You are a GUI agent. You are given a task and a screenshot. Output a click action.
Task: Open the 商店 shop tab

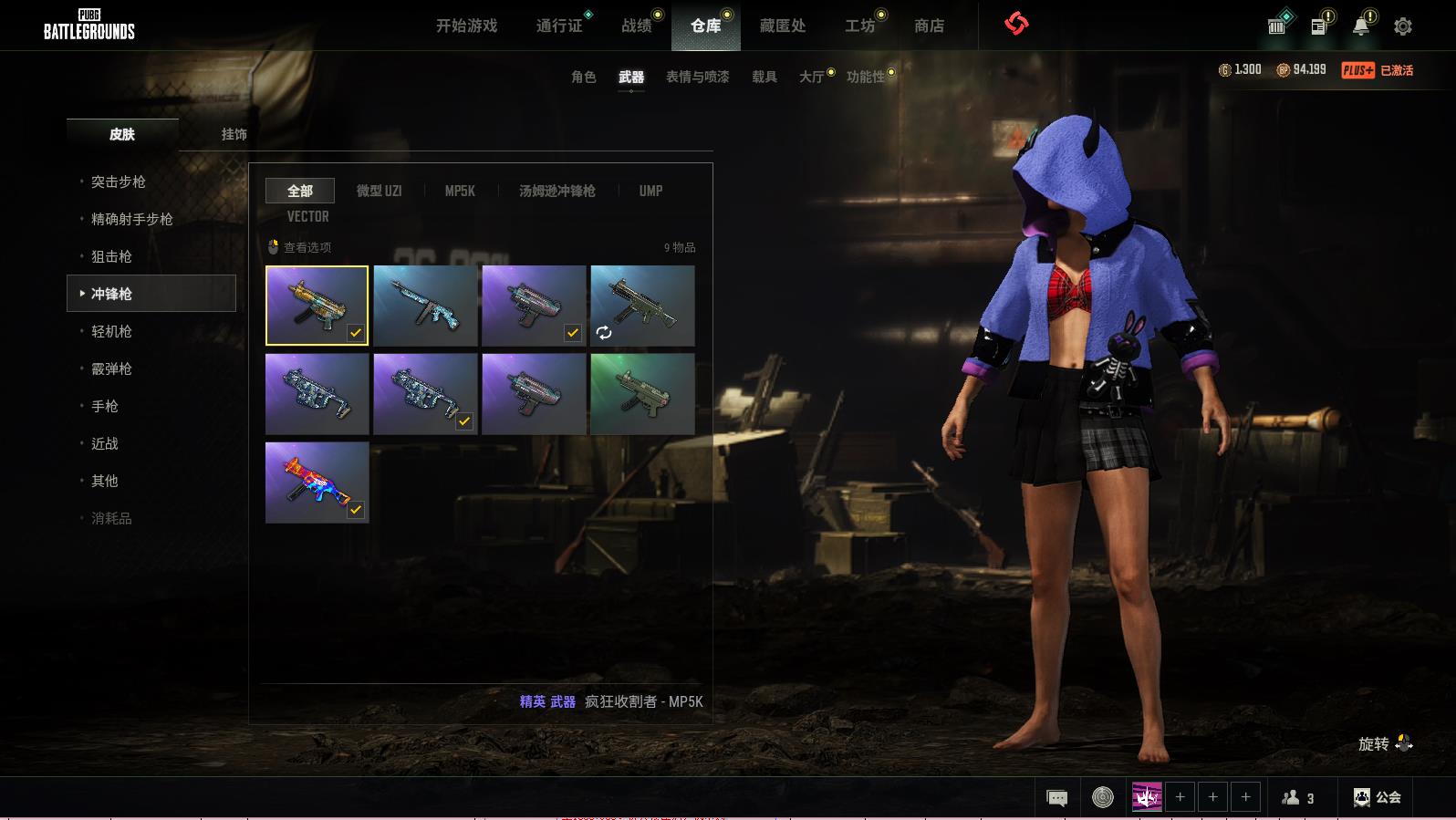[929, 26]
